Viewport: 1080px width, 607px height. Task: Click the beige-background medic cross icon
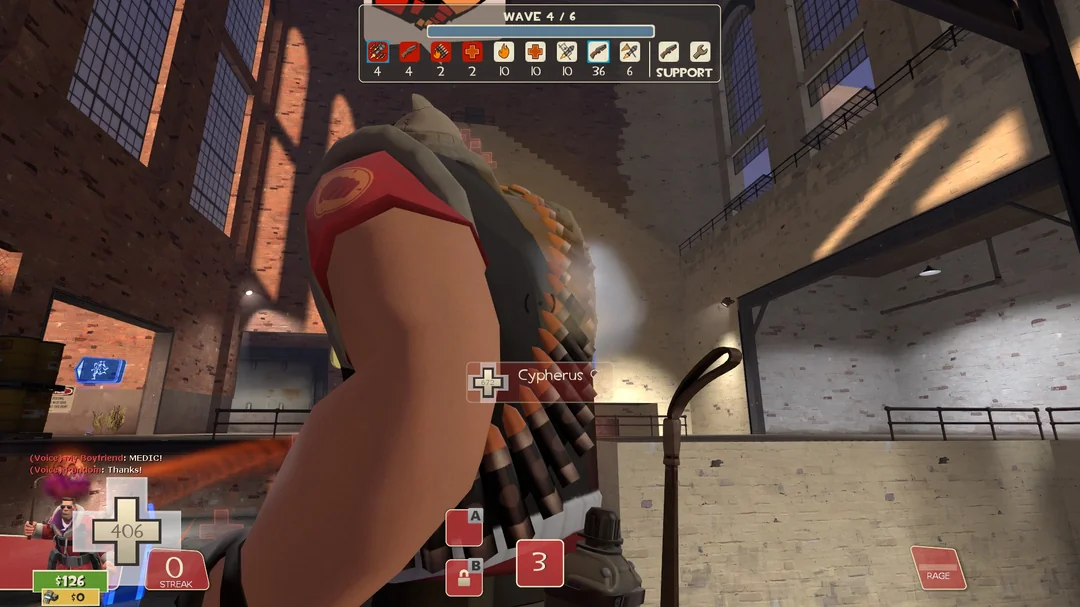(x=535, y=51)
